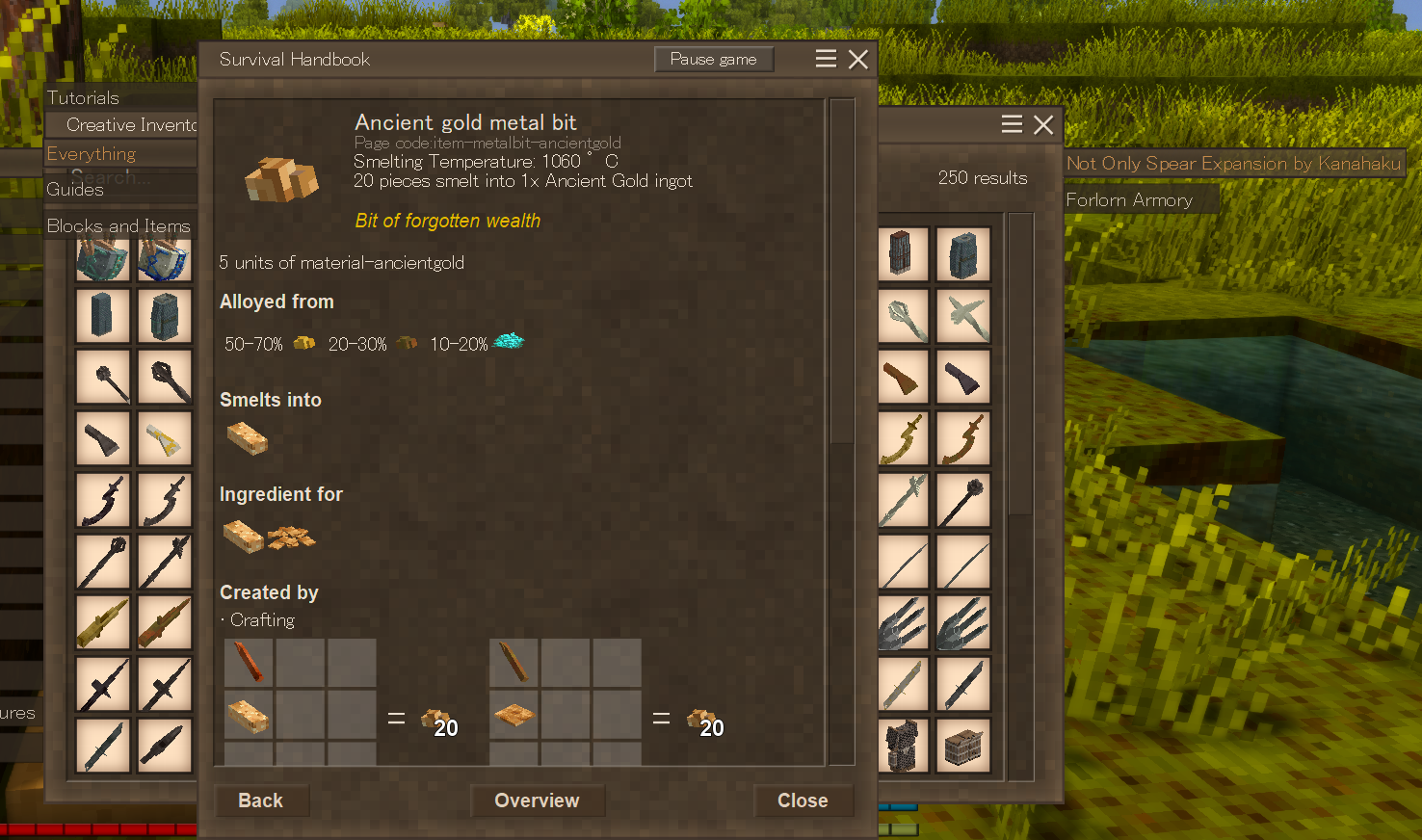Click the Pause game button
Viewport: 1422px width, 840px height.
click(714, 60)
